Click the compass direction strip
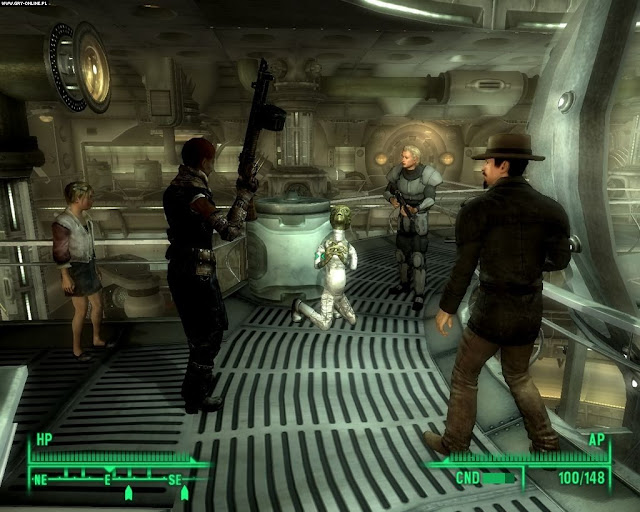Image resolution: width=640 pixels, height=512 pixels. click(x=108, y=478)
